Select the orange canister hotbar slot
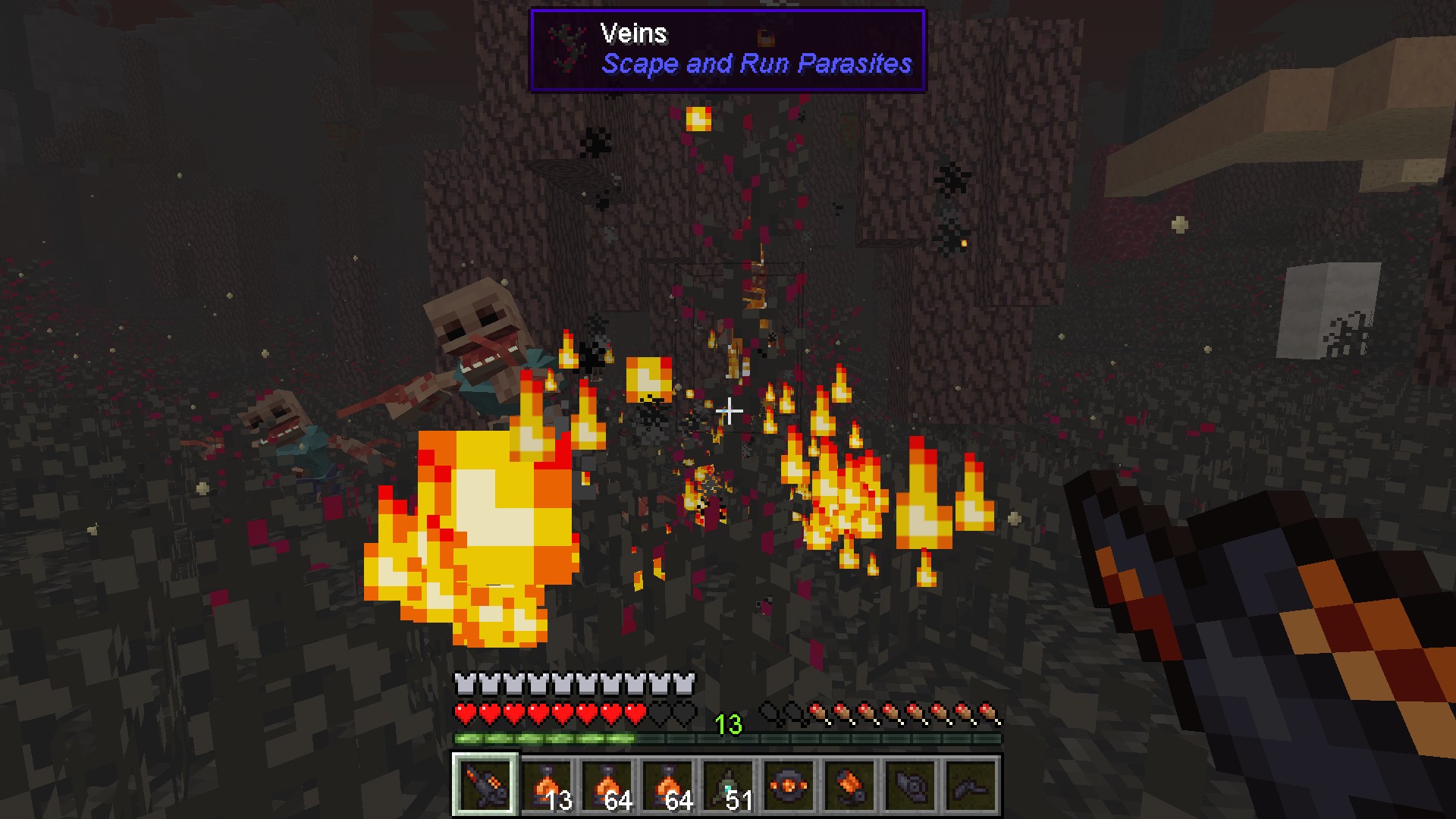 [x=849, y=785]
